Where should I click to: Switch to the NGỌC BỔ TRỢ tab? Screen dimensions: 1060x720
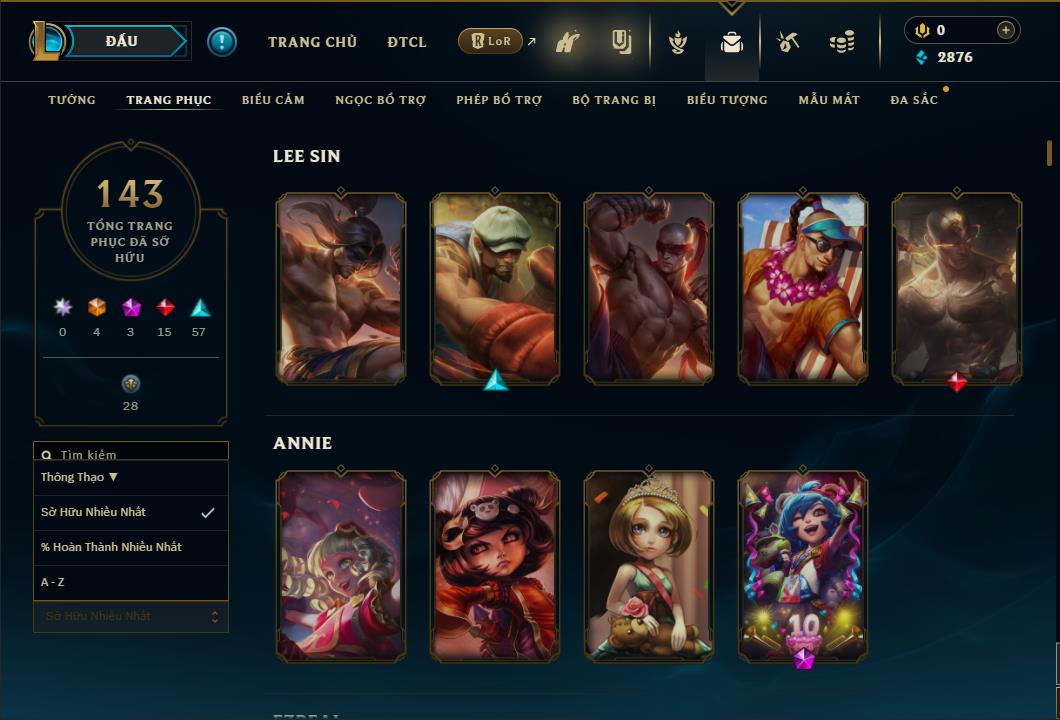pyautogui.click(x=380, y=100)
